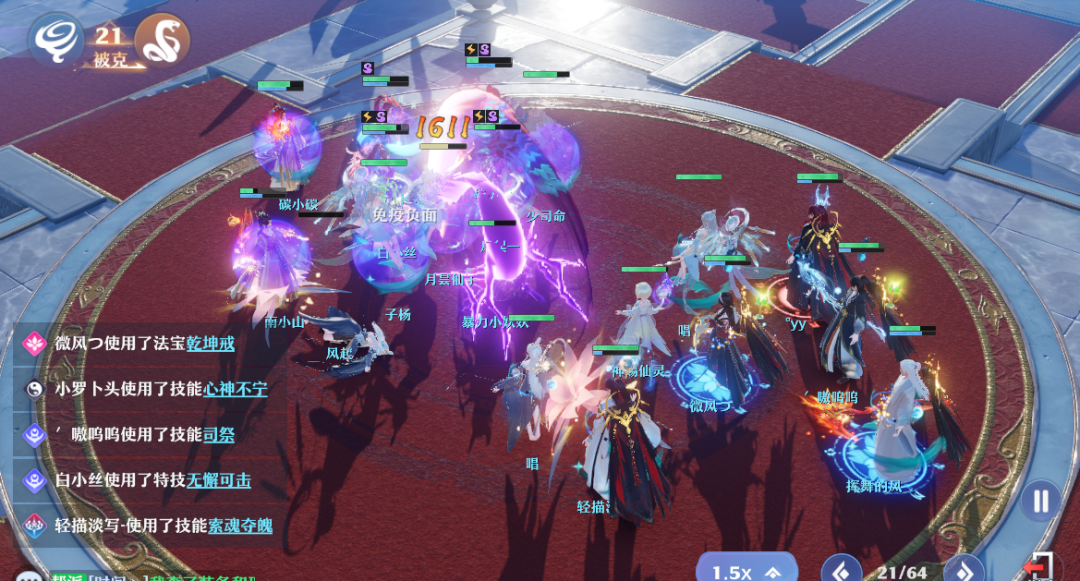Open the 乾坤戒 treasure link
The height and width of the screenshot is (581, 1080).
tap(210, 343)
